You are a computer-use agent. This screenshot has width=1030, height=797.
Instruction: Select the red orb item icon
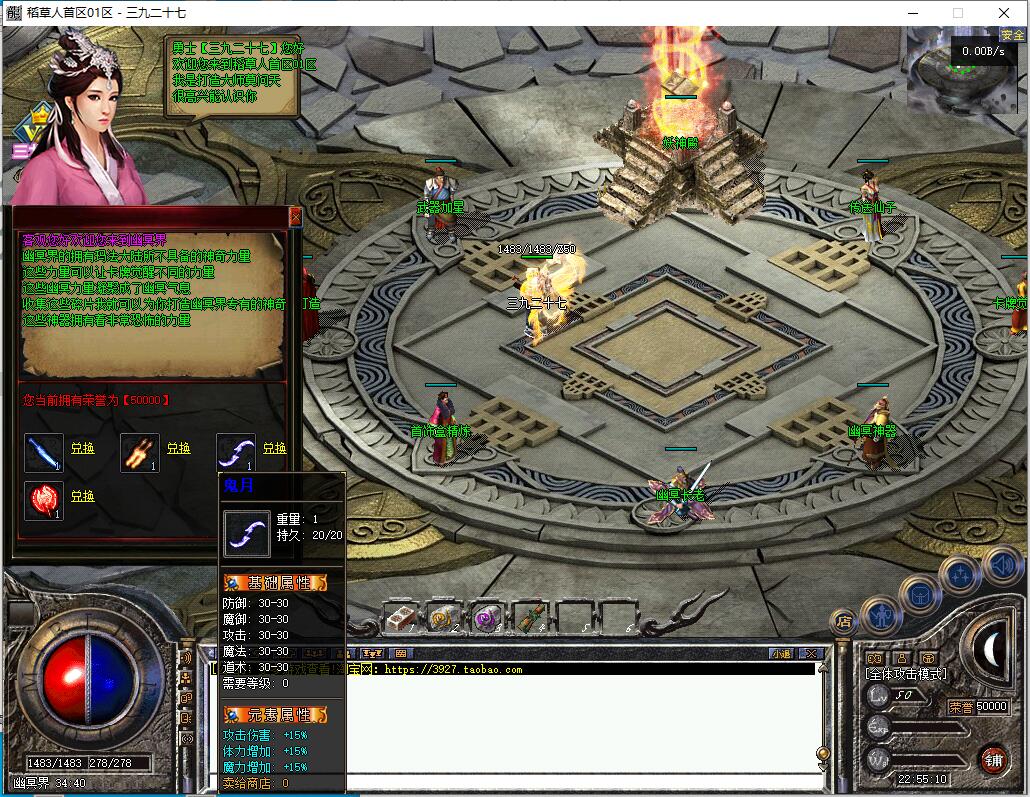(x=44, y=500)
